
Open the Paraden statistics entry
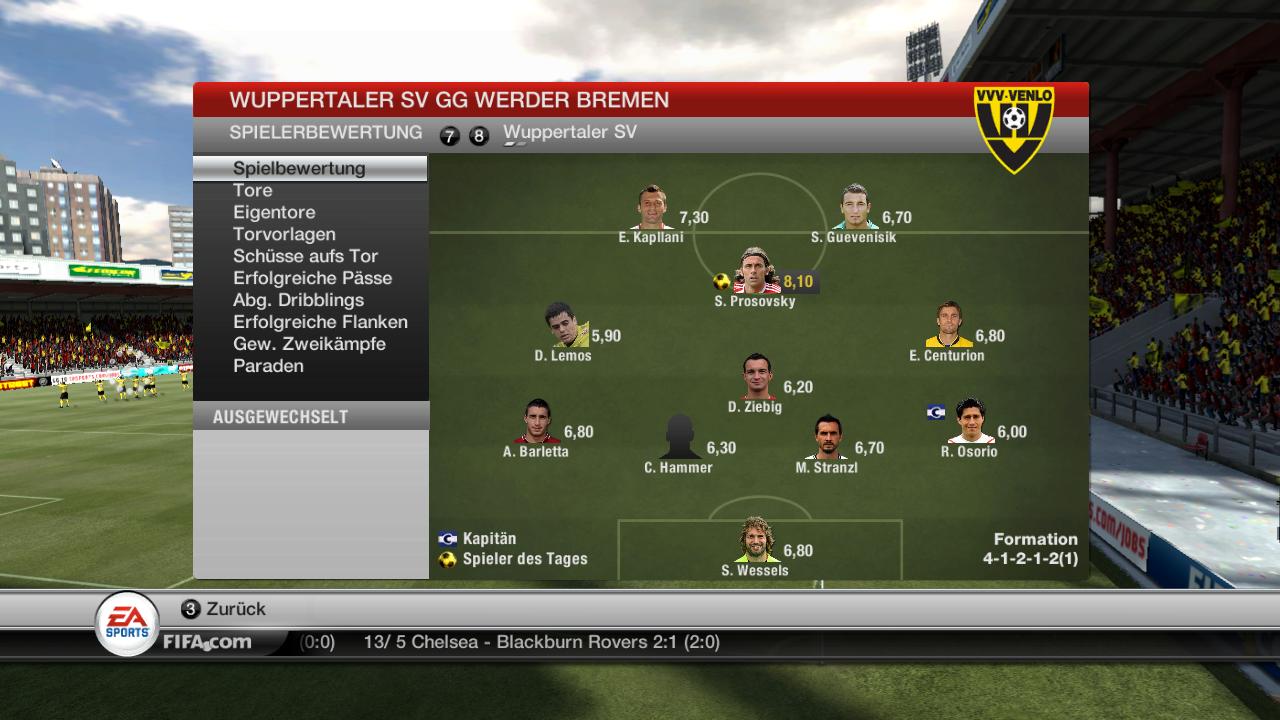(x=268, y=366)
